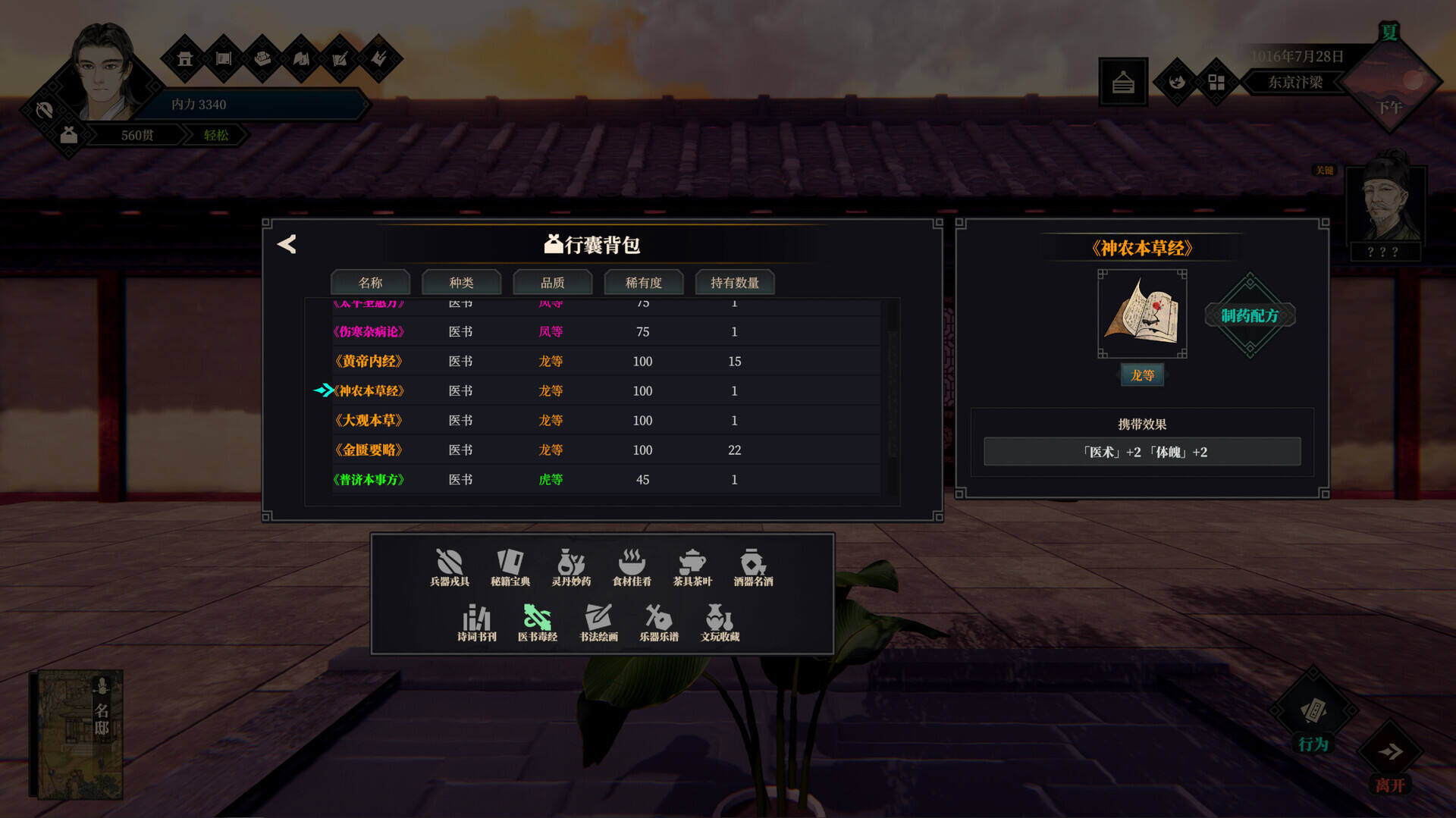1456x818 pixels.
Task: Open the 制药配方 recipe button
Action: (1250, 315)
